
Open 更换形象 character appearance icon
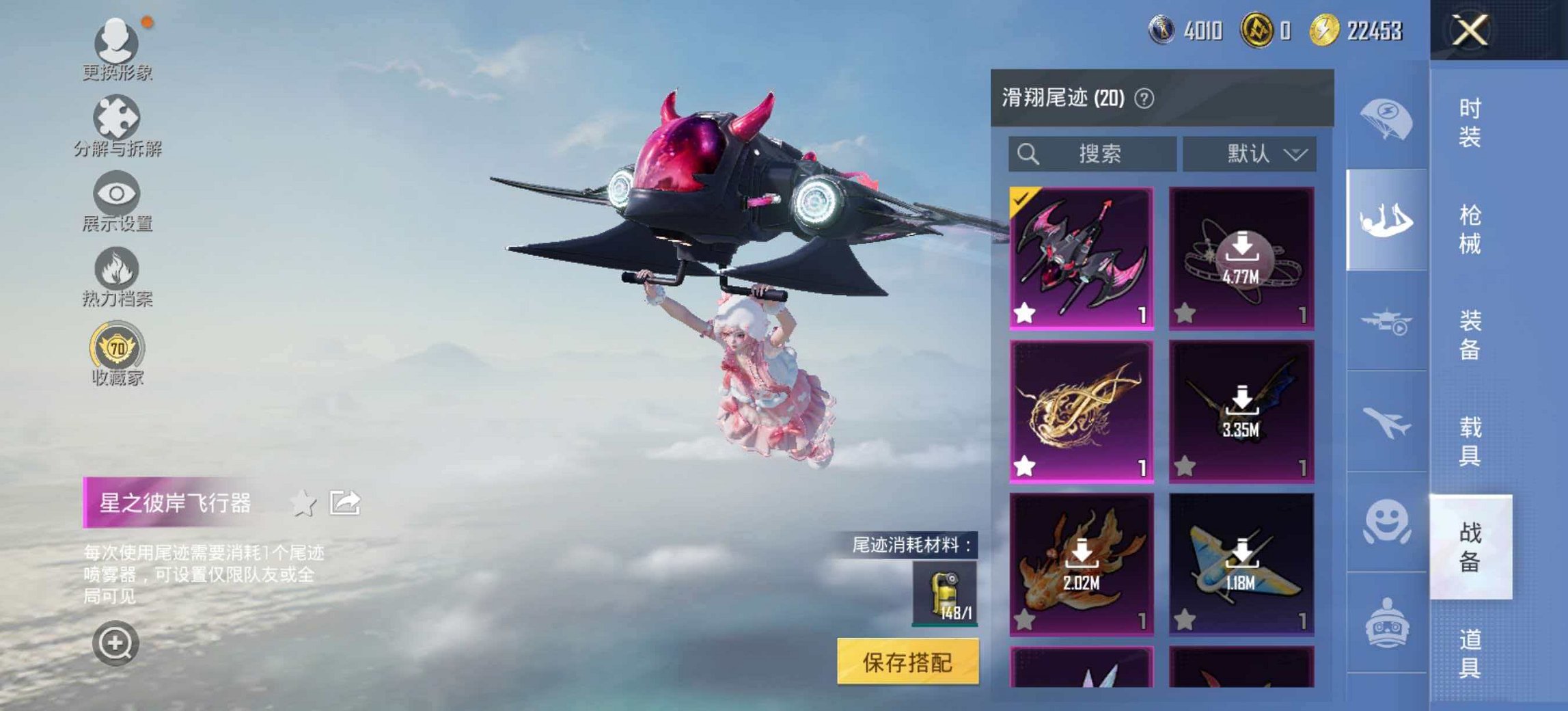(118, 42)
